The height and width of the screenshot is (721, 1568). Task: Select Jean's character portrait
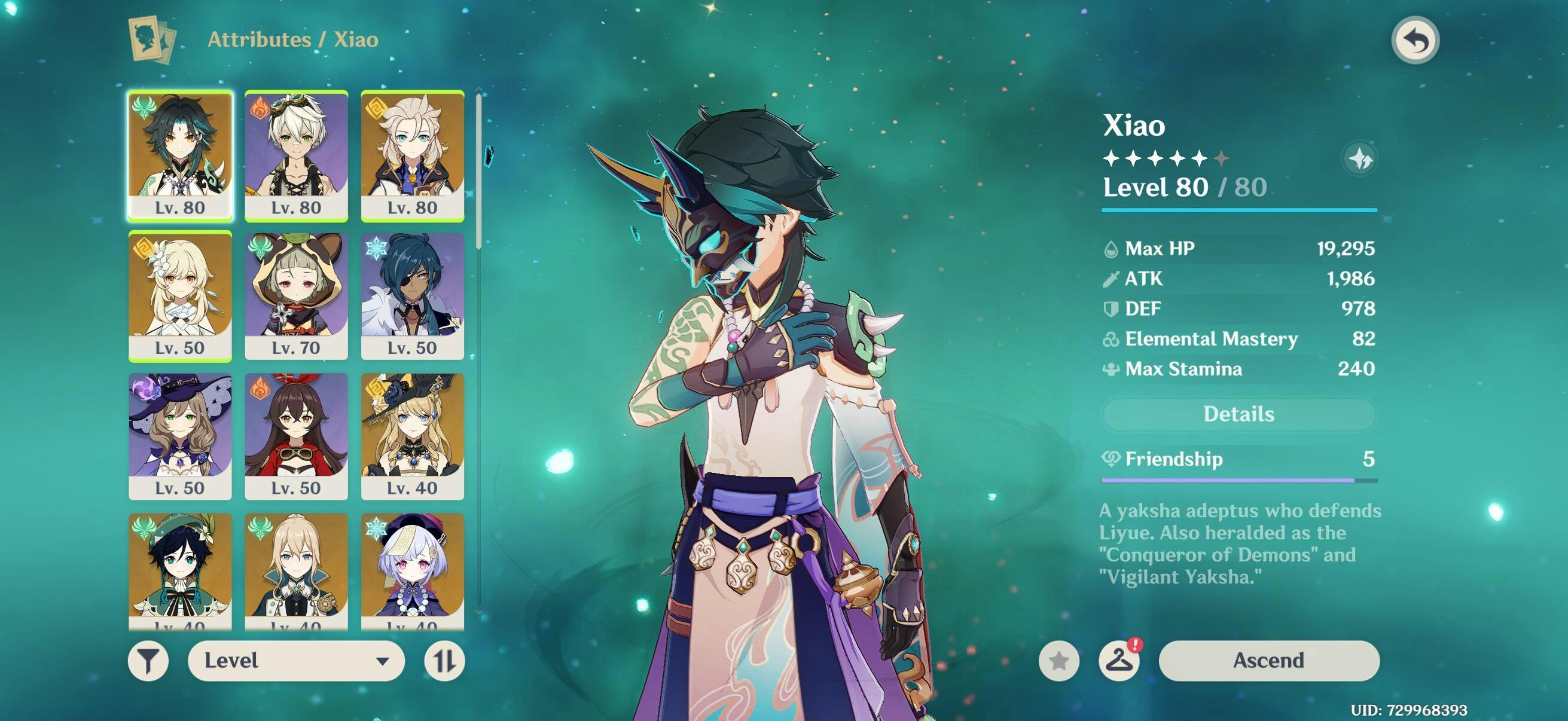coord(297,569)
